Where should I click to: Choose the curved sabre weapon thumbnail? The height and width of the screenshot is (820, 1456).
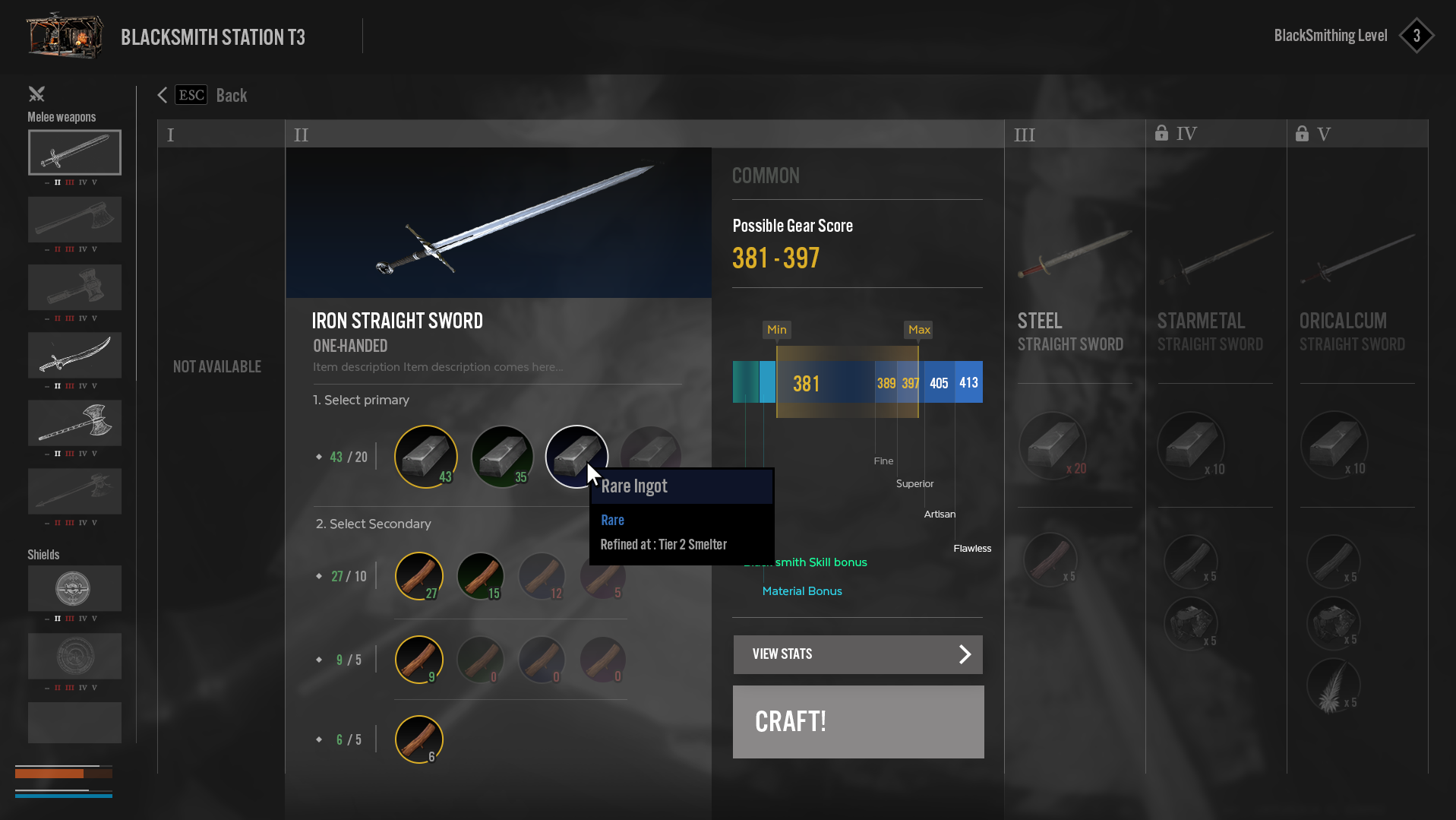(74, 355)
